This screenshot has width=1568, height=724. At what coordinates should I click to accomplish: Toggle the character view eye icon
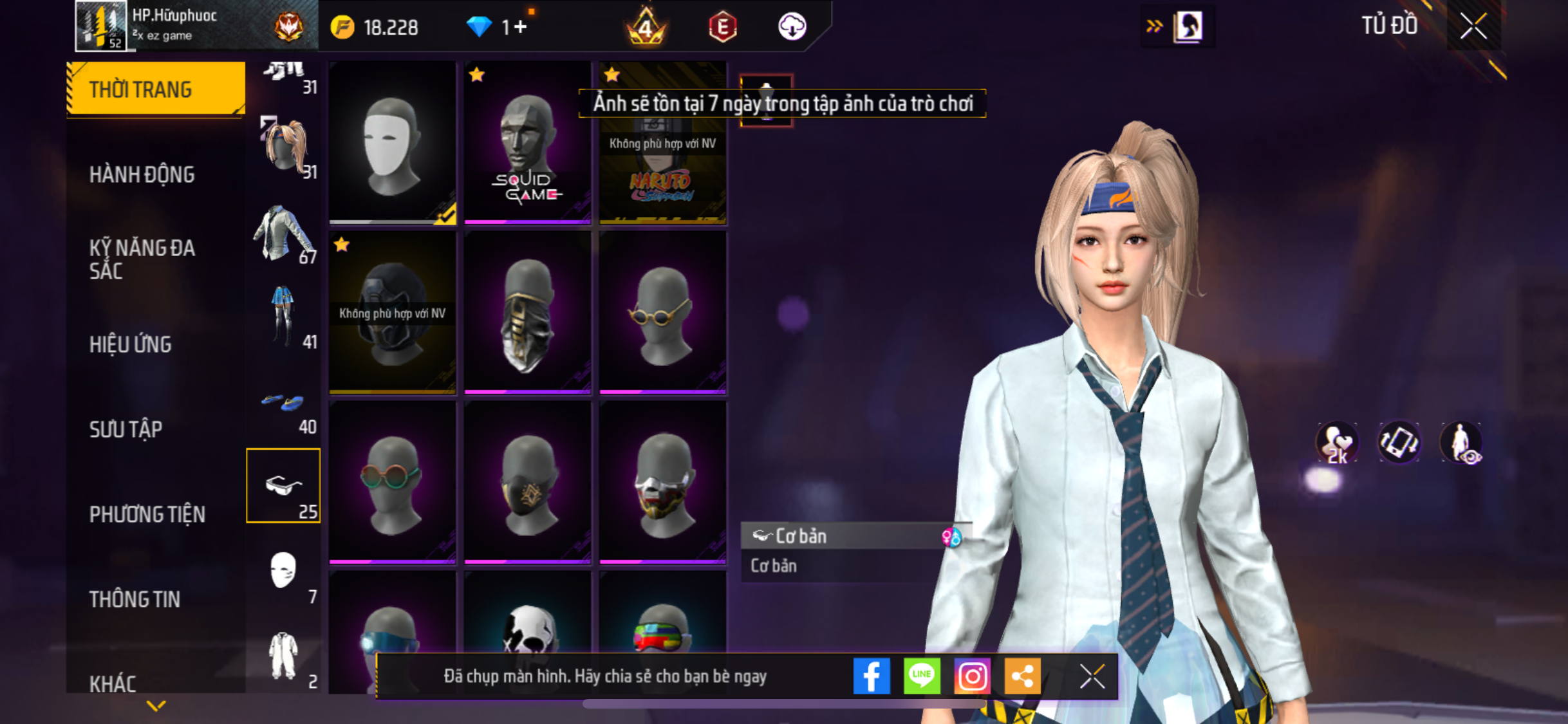(x=1461, y=443)
